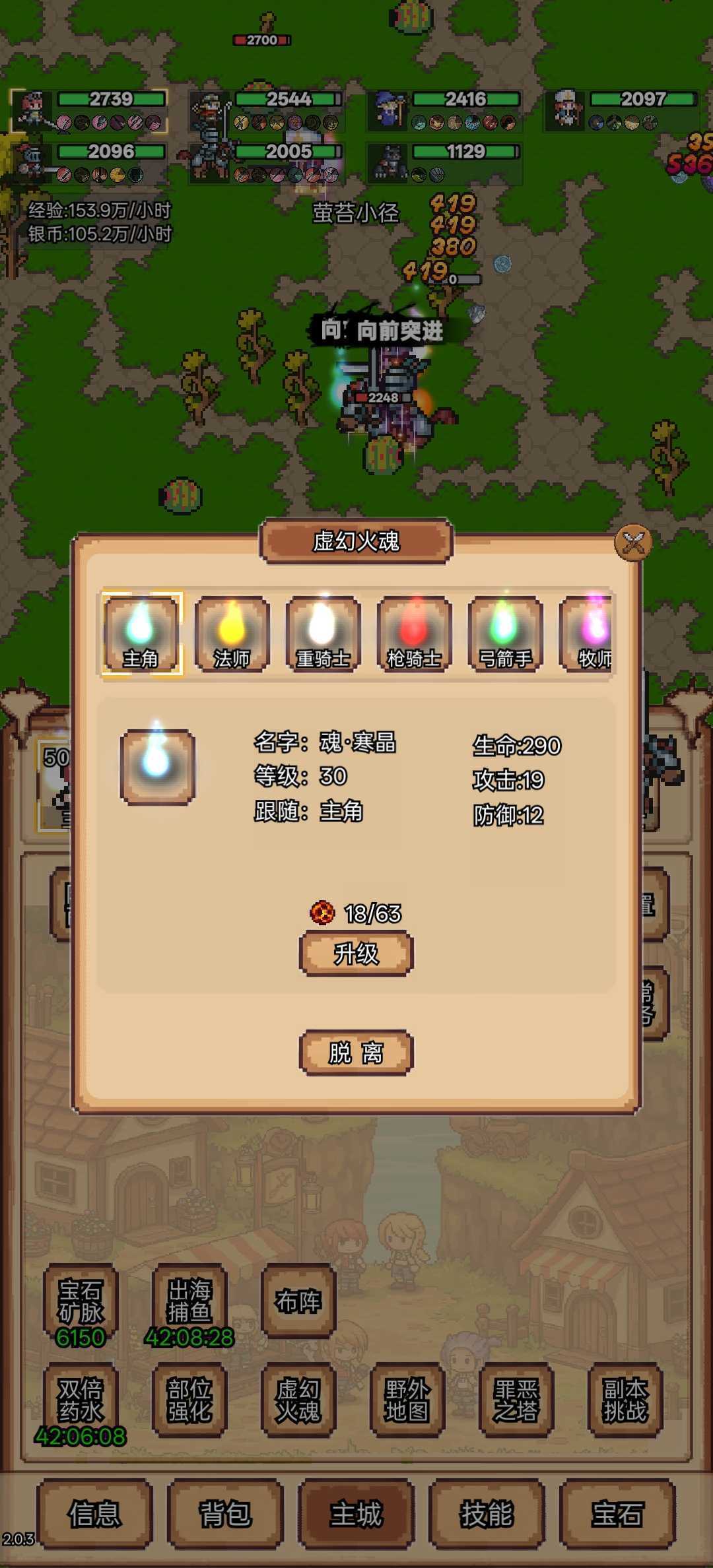Open 部位强化 equipment enhancement
This screenshot has width=713, height=1568.
pyautogui.click(x=189, y=1400)
